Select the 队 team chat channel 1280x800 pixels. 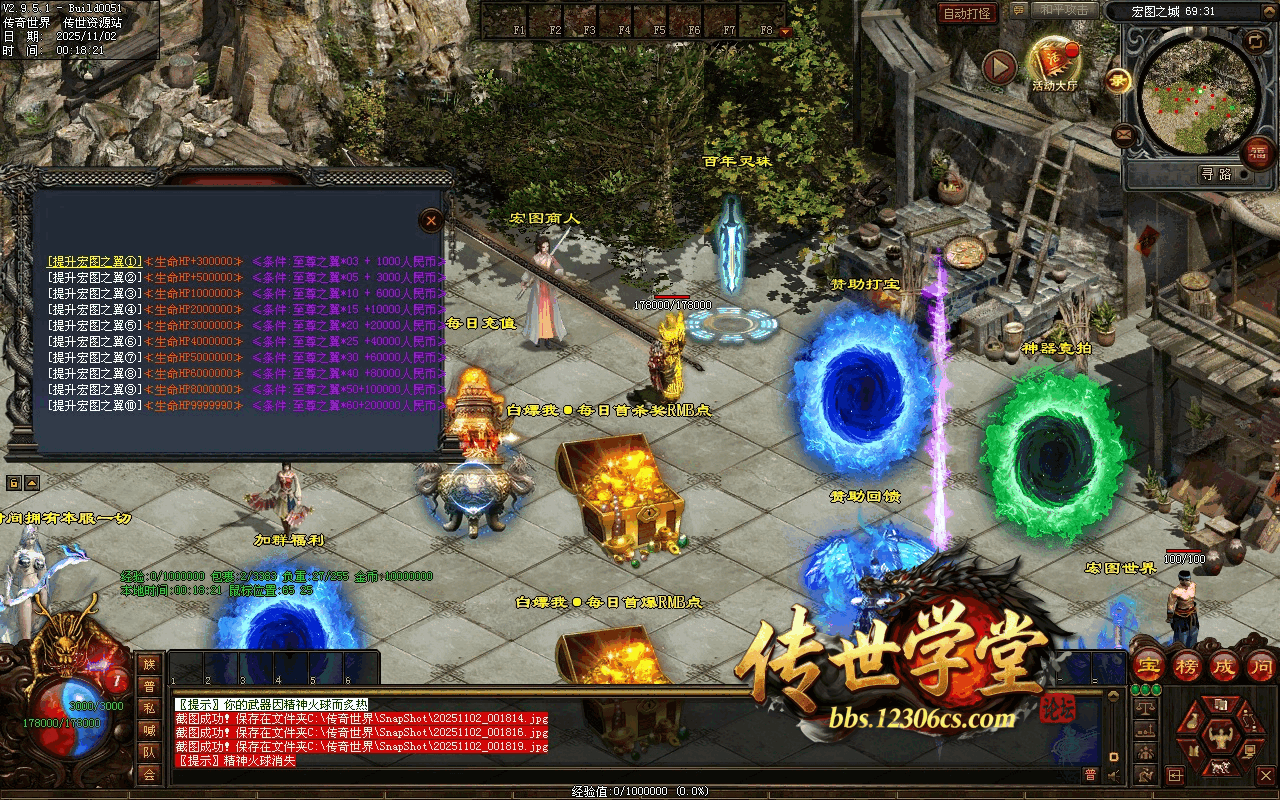point(149,752)
